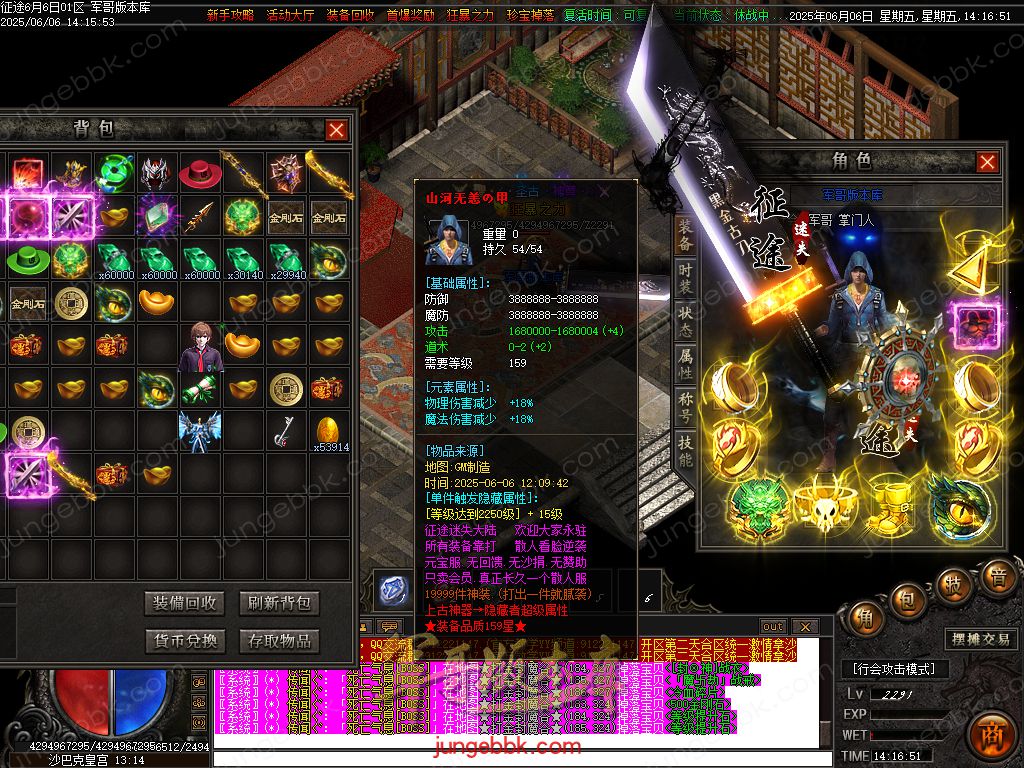Switch to the 时装 costume tab

[685, 280]
